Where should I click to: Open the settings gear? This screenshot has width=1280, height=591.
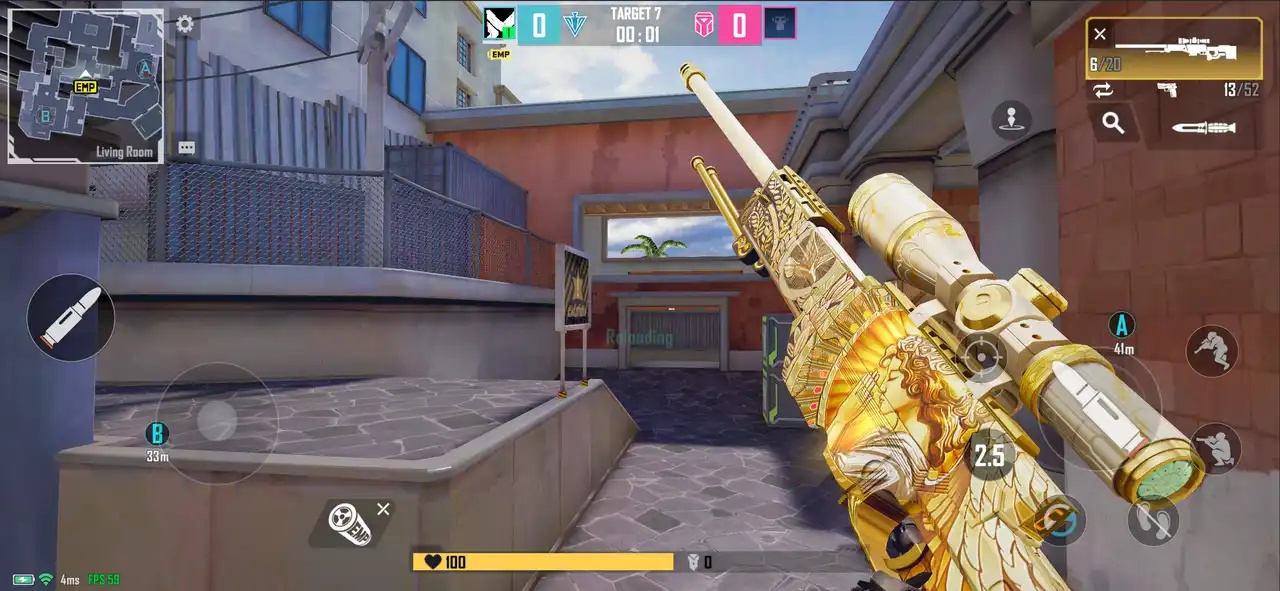coord(185,24)
